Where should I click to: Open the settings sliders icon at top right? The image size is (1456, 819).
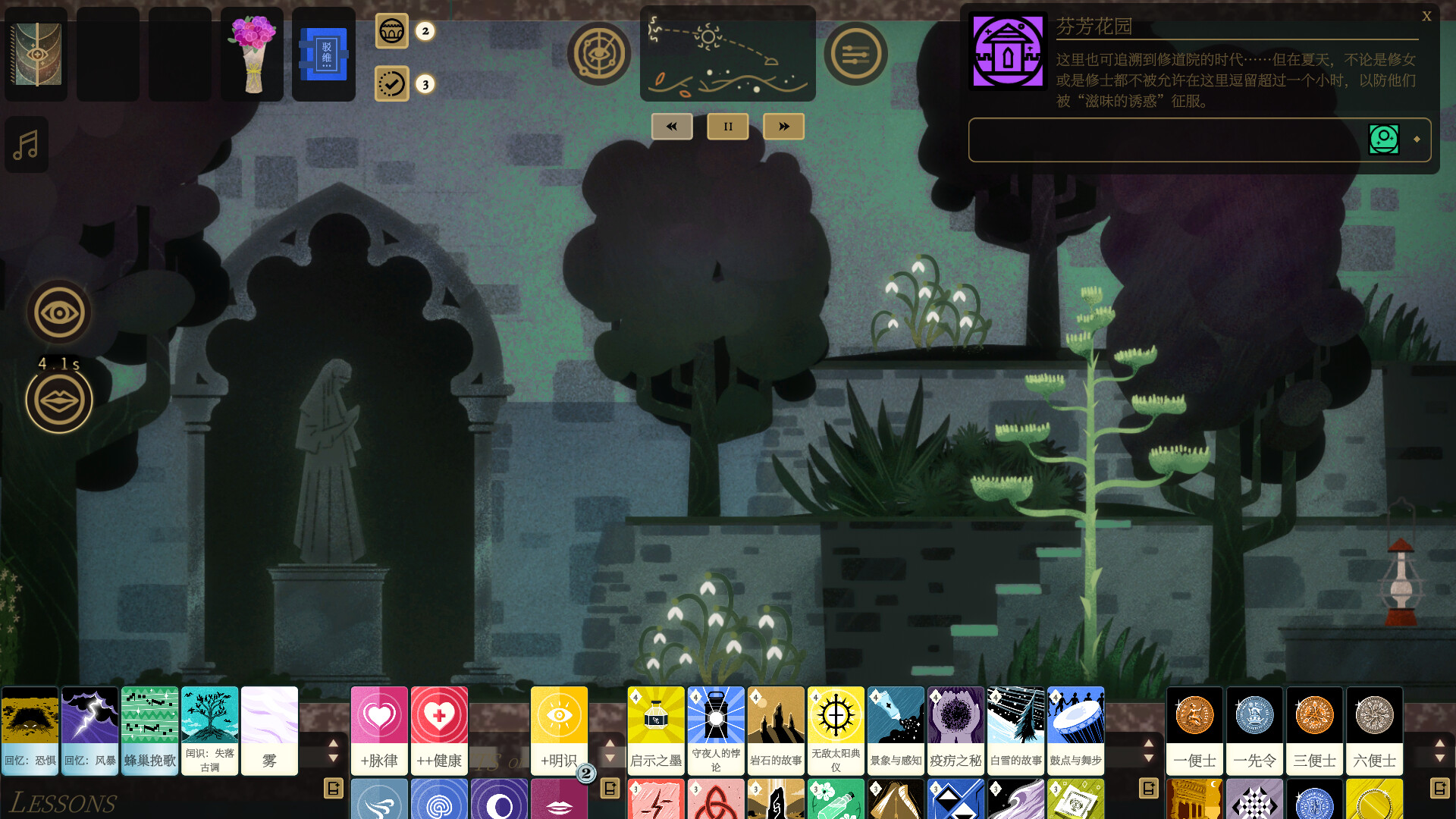pos(856,53)
